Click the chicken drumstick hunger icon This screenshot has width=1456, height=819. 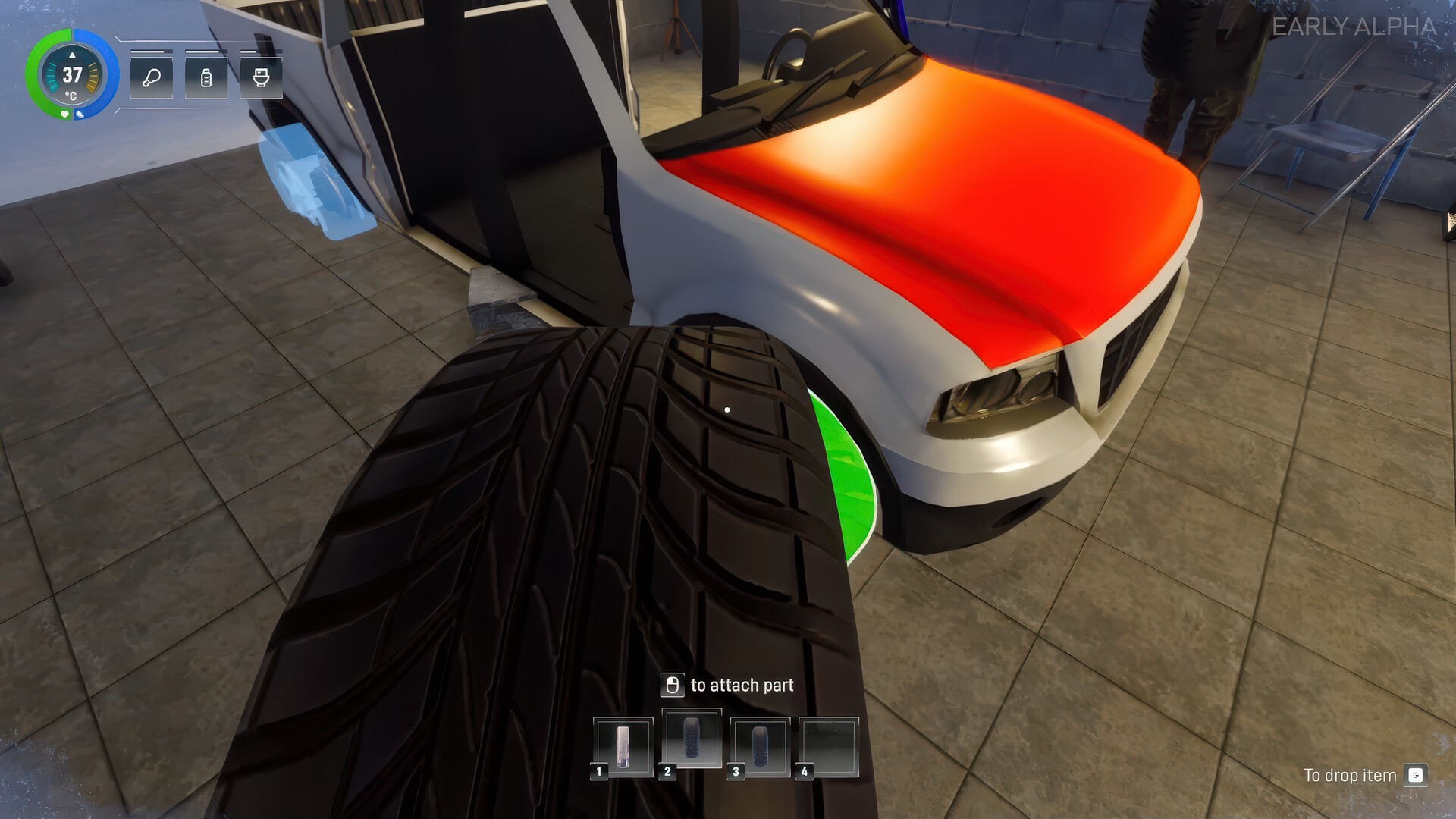tap(152, 77)
